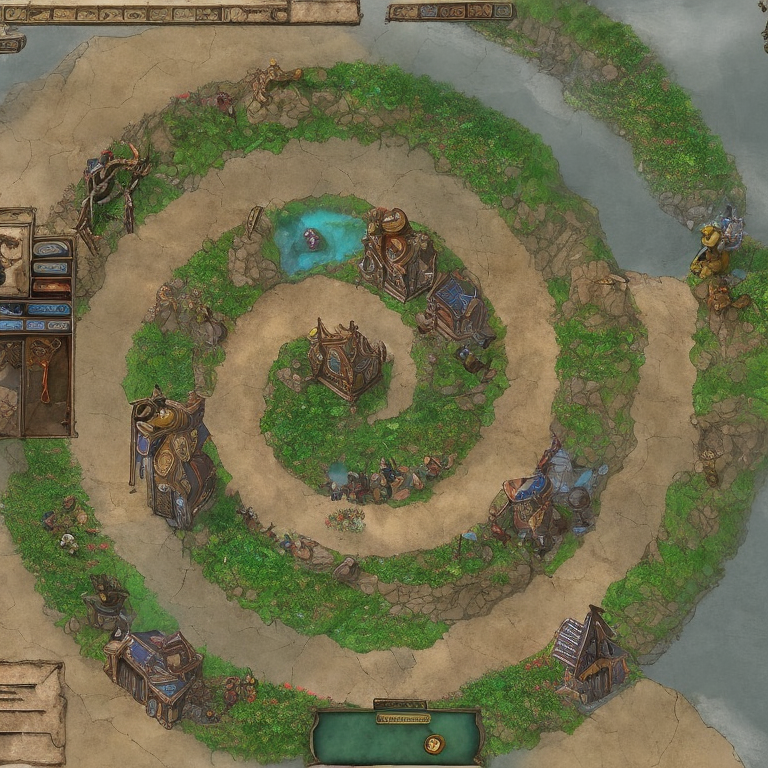Click the small ornate bar at top right
This screenshot has height=768, width=768.
tap(450, 11)
